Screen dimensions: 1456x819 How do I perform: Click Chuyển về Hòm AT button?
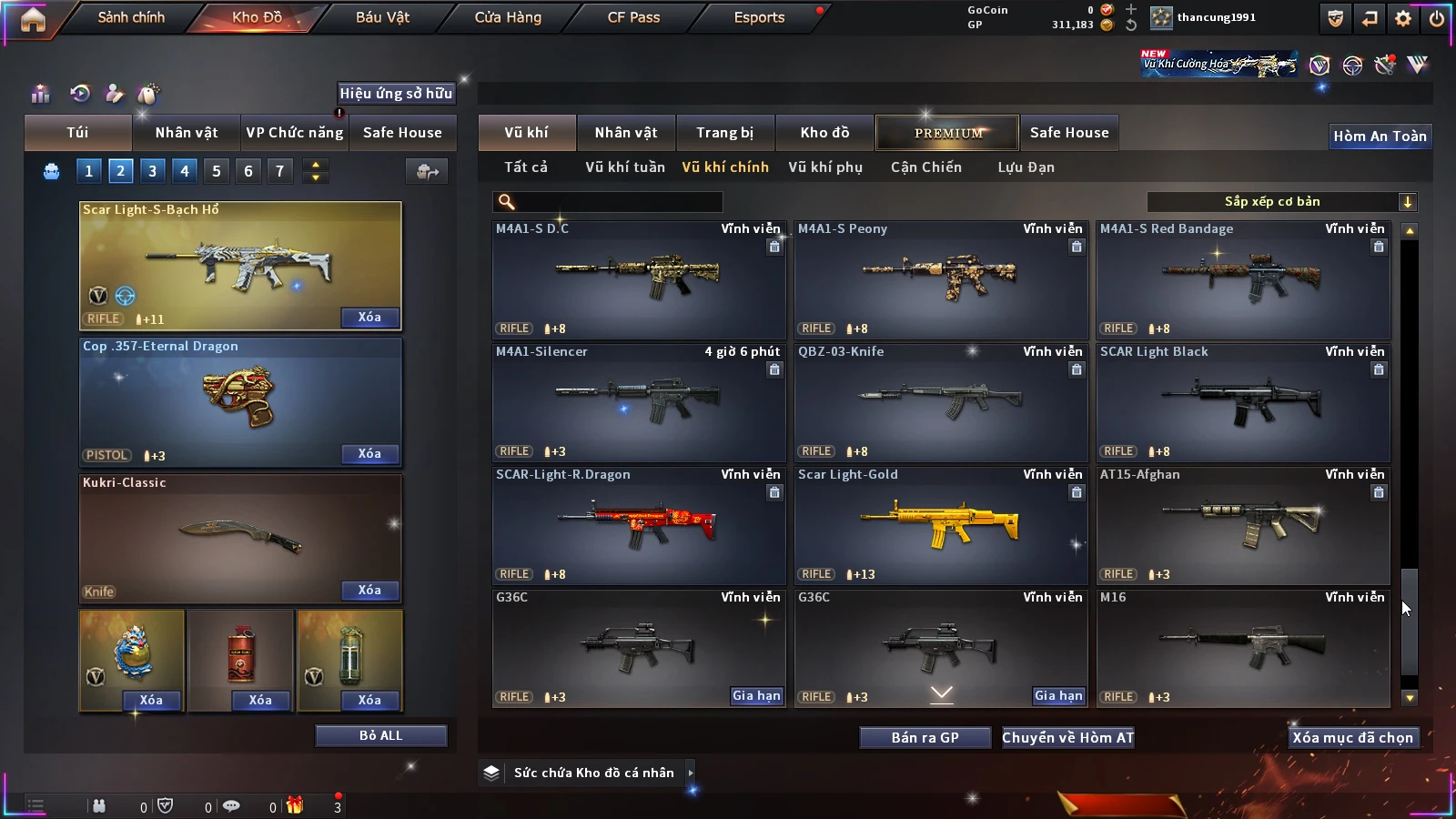coord(1067,738)
